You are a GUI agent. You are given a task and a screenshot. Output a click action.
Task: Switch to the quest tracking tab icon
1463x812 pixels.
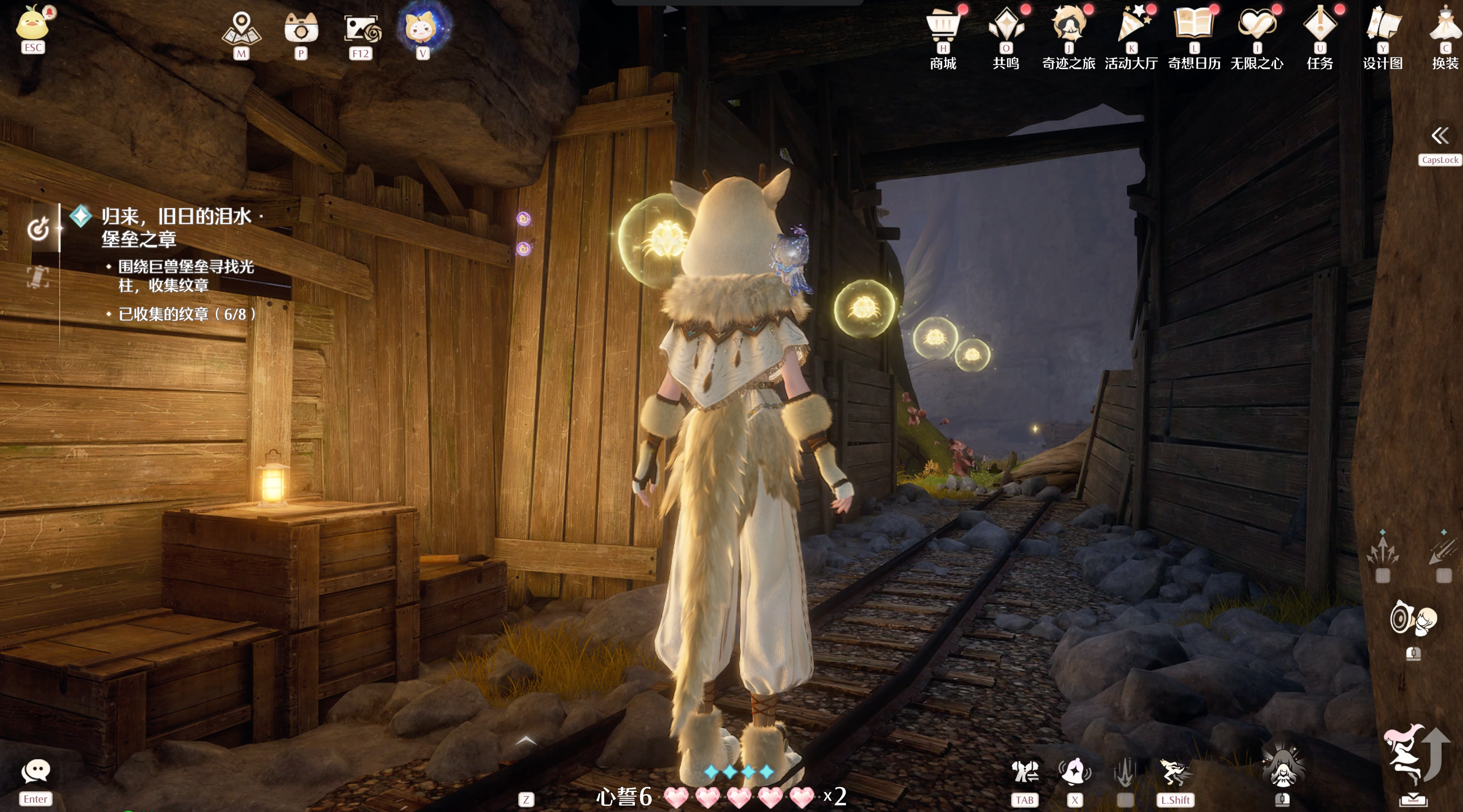38,229
